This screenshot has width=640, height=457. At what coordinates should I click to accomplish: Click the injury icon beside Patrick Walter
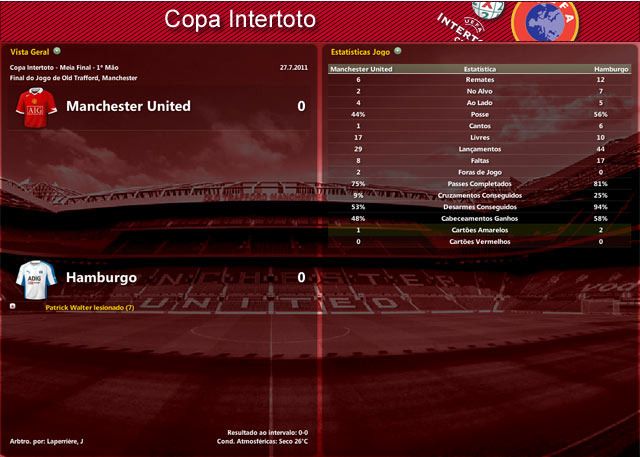(x=12, y=308)
